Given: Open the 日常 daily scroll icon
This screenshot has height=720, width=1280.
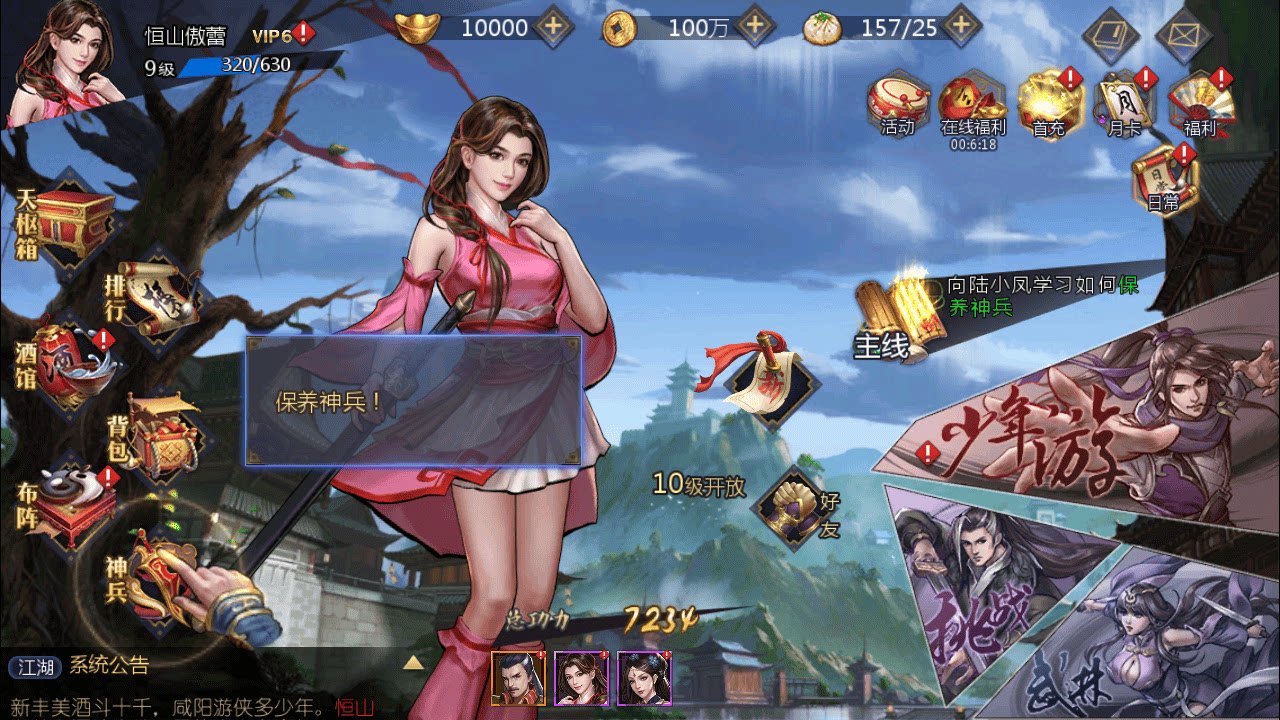Looking at the screenshot, I should click(1165, 180).
